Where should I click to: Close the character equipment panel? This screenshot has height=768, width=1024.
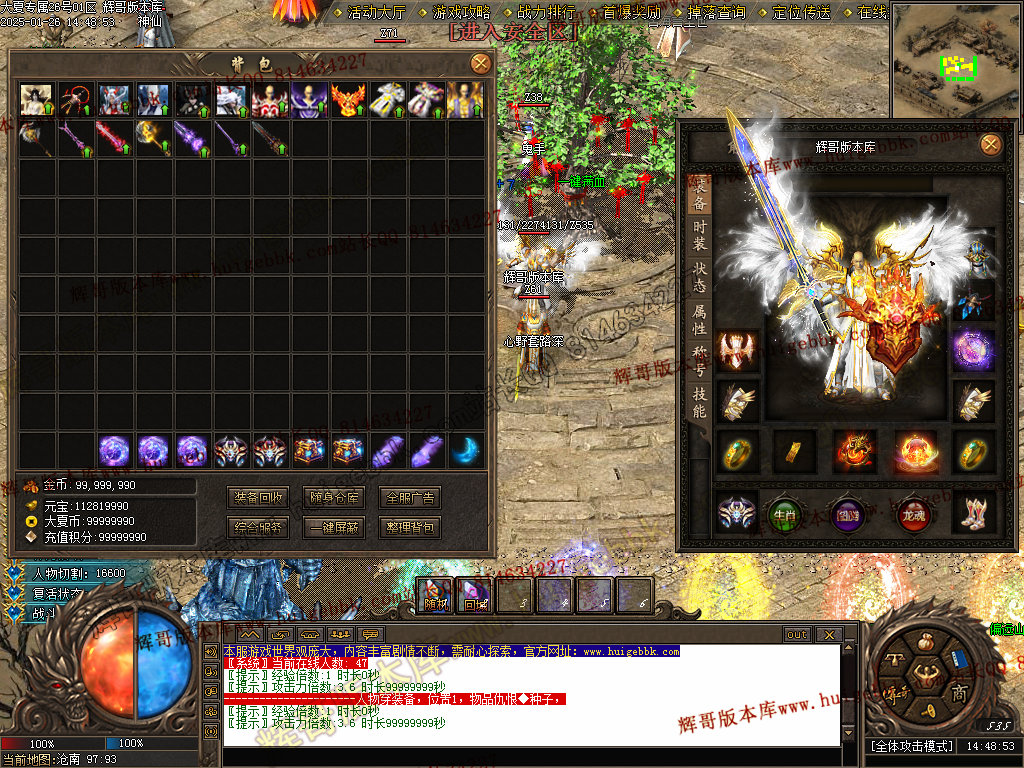click(990, 145)
